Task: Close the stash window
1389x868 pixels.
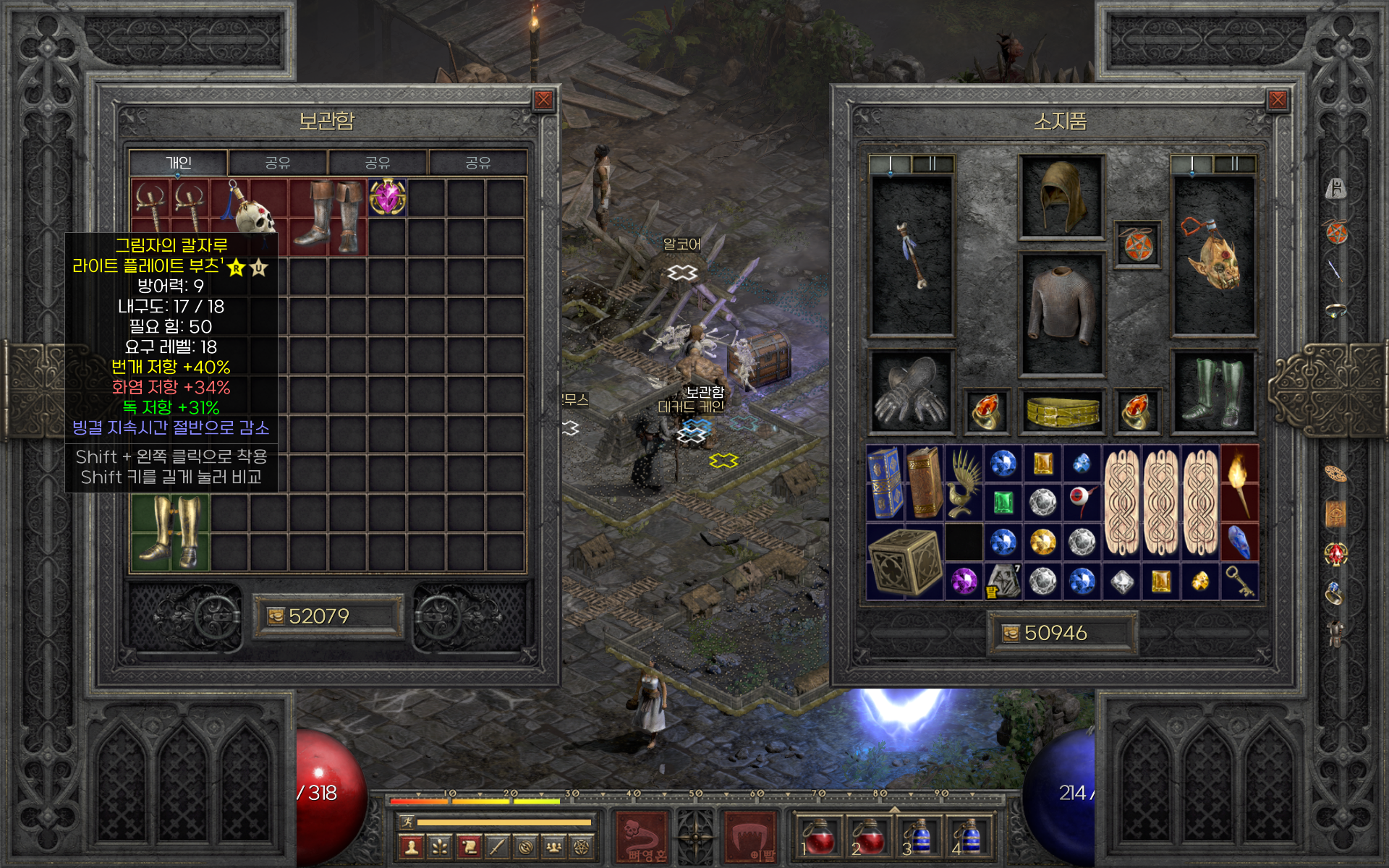Action: 543,101
